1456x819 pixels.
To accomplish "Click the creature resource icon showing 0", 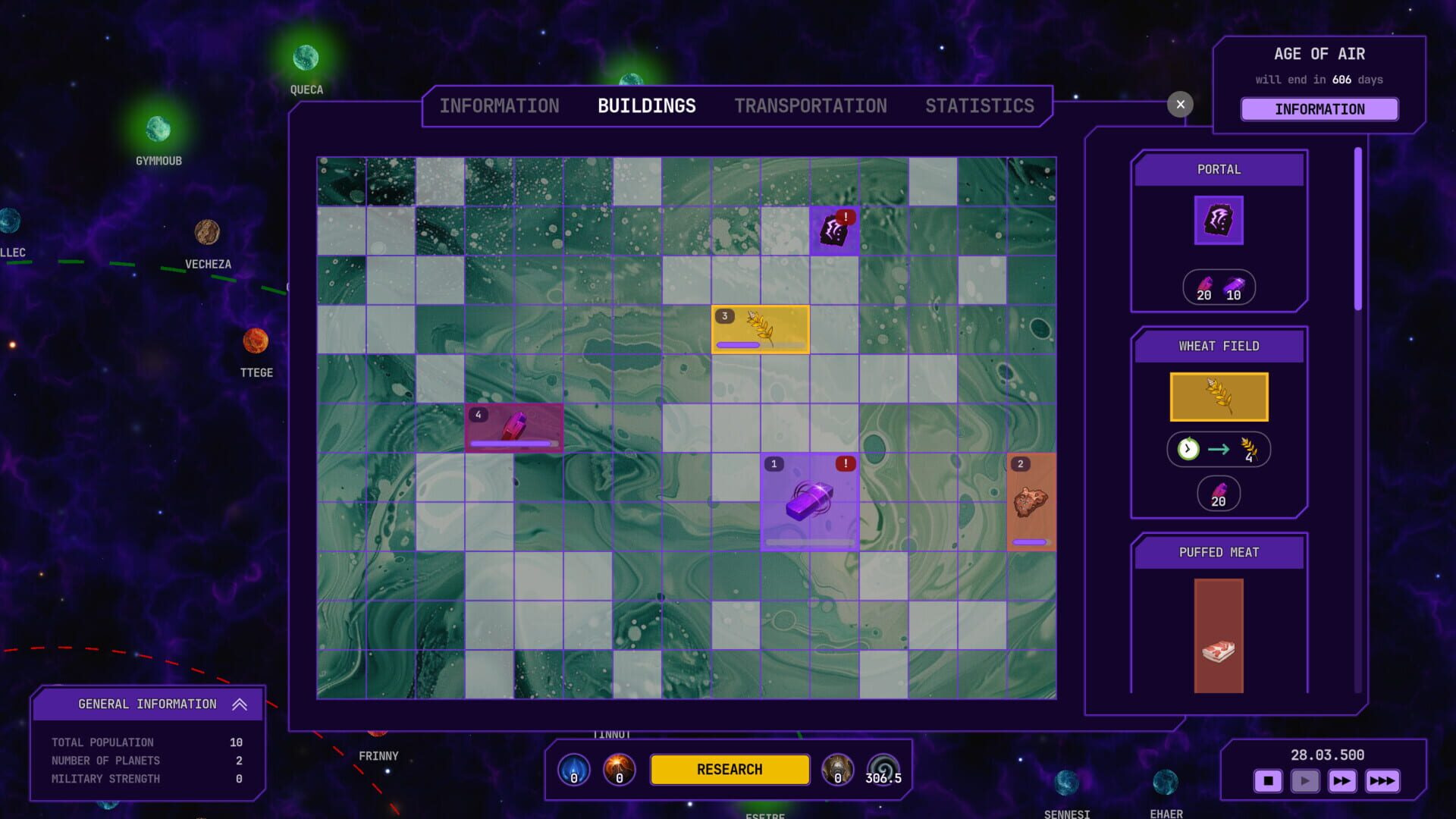I will (837, 770).
